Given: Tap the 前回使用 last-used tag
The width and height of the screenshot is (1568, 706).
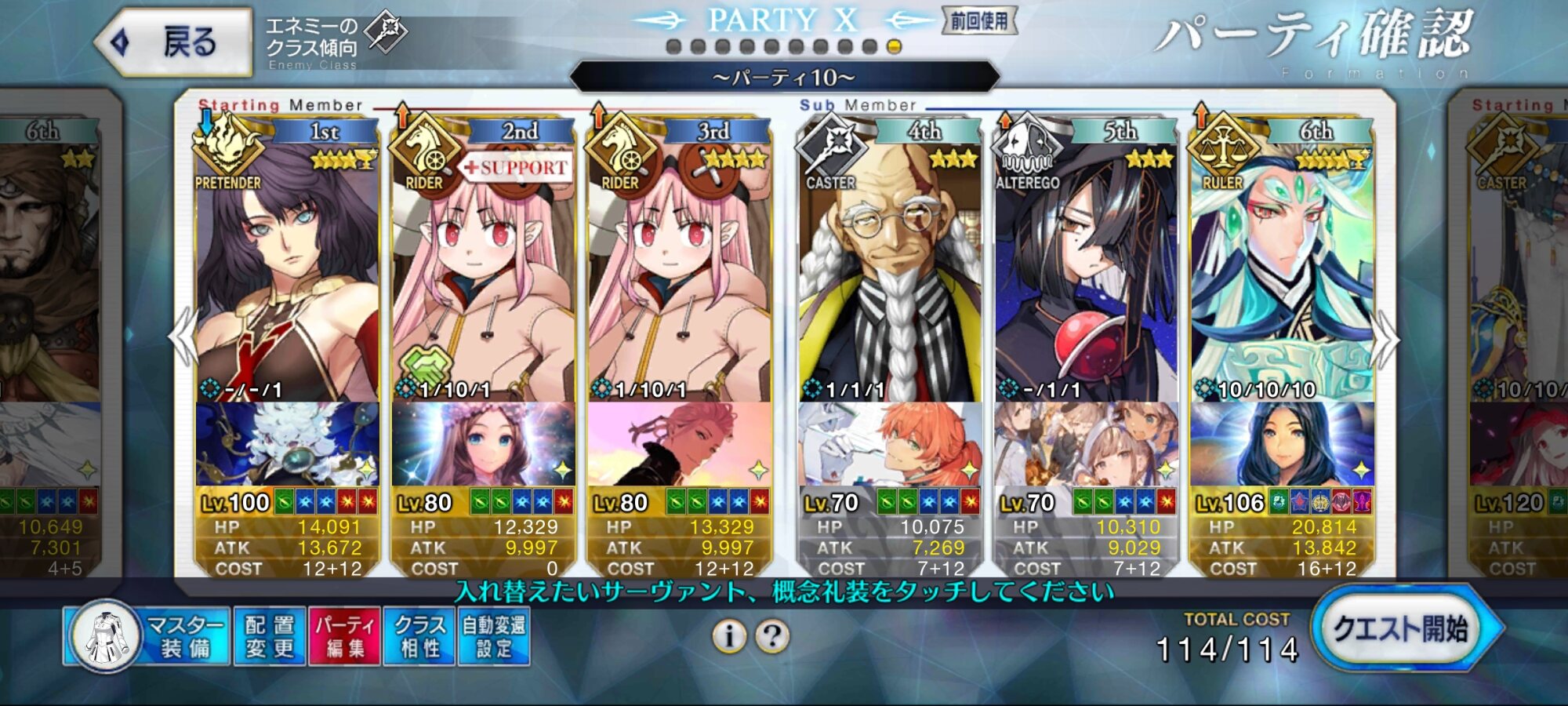Looking at the screenshot, I should 978,21.
